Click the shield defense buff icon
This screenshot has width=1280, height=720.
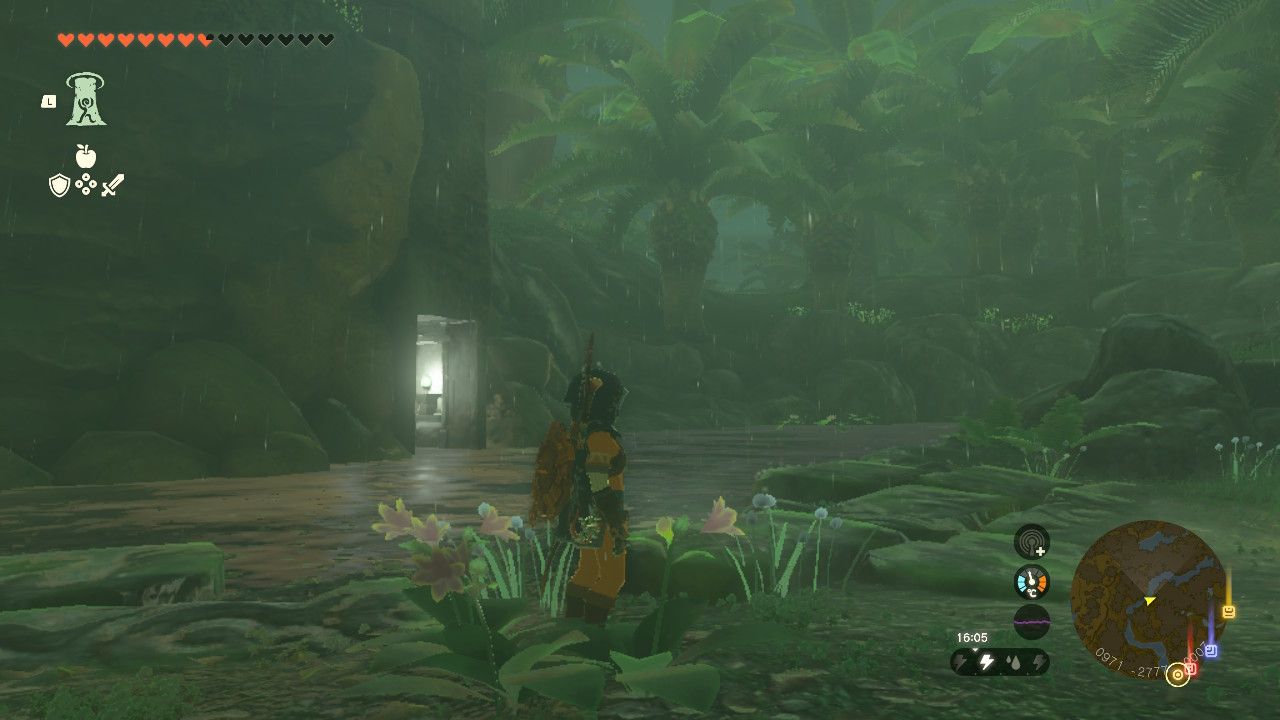point(58,185)
